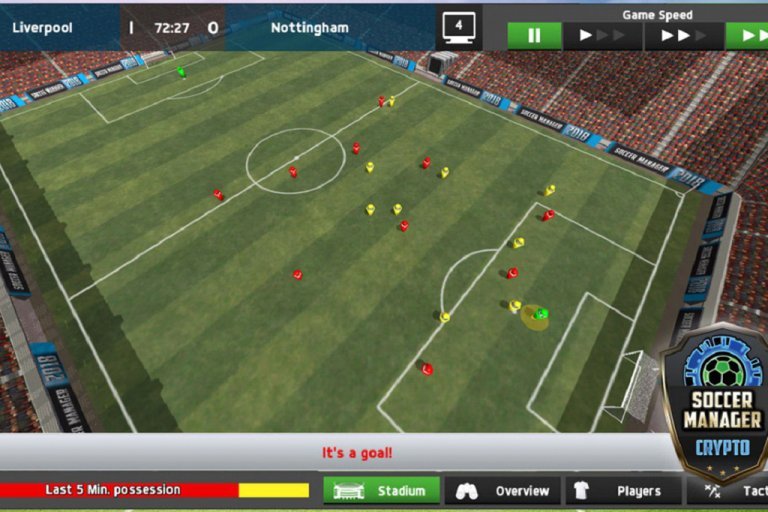Set game speed to double arrow

683,36
